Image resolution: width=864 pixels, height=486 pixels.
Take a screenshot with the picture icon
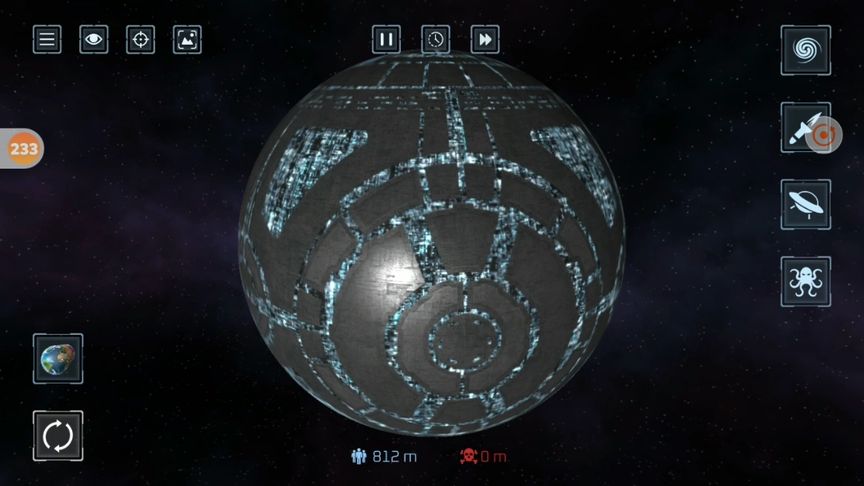pyautogui.click(x=187, y=39)
